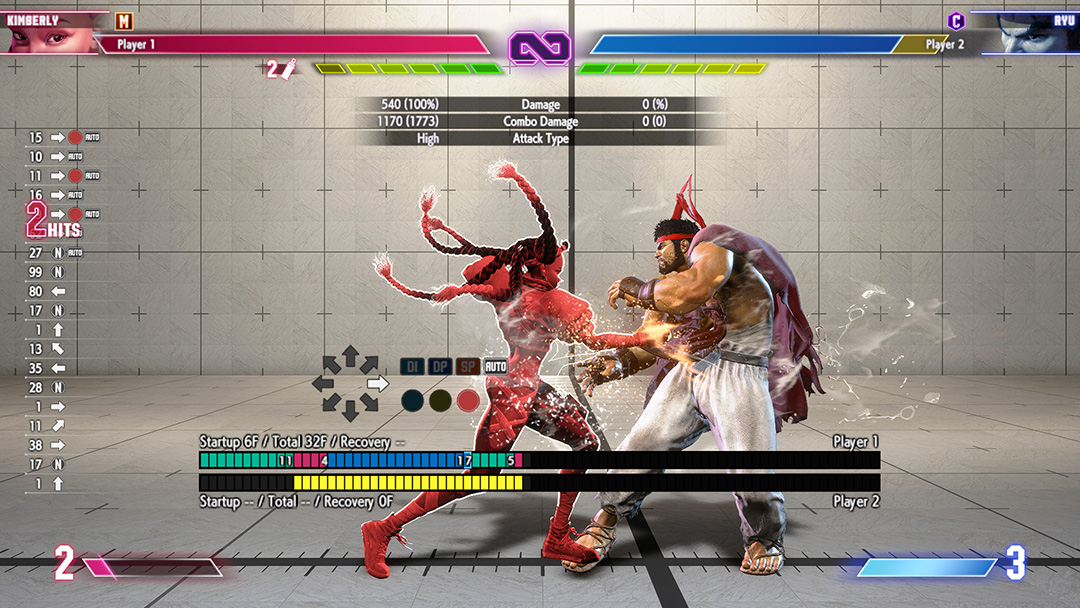Select the Modern control type M badge
1080x608 pixels.
[x=123, y=21]
